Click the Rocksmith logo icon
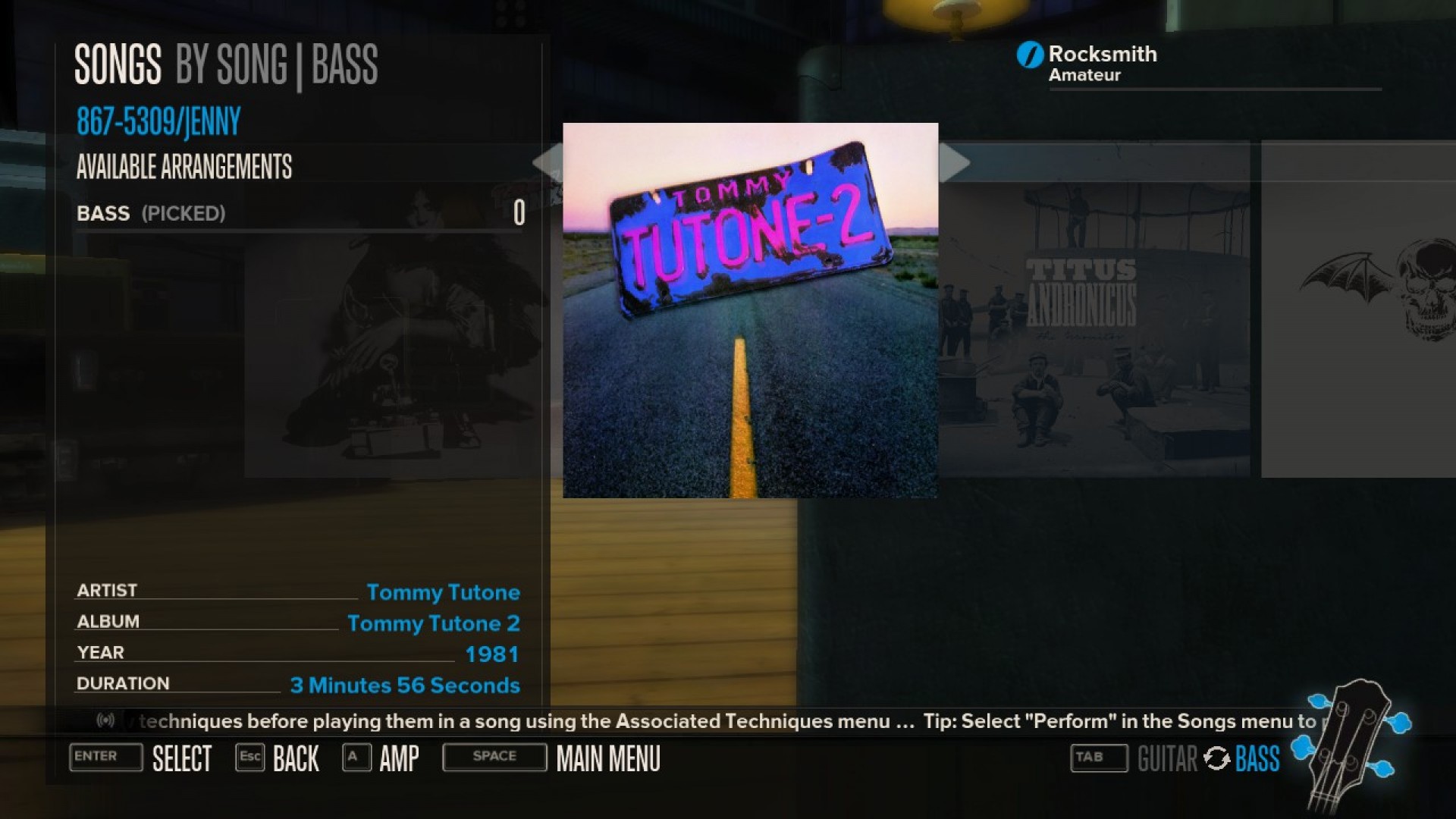Image resolution: width=1456 pixels, height=819 pixels. coord(1030,54)
